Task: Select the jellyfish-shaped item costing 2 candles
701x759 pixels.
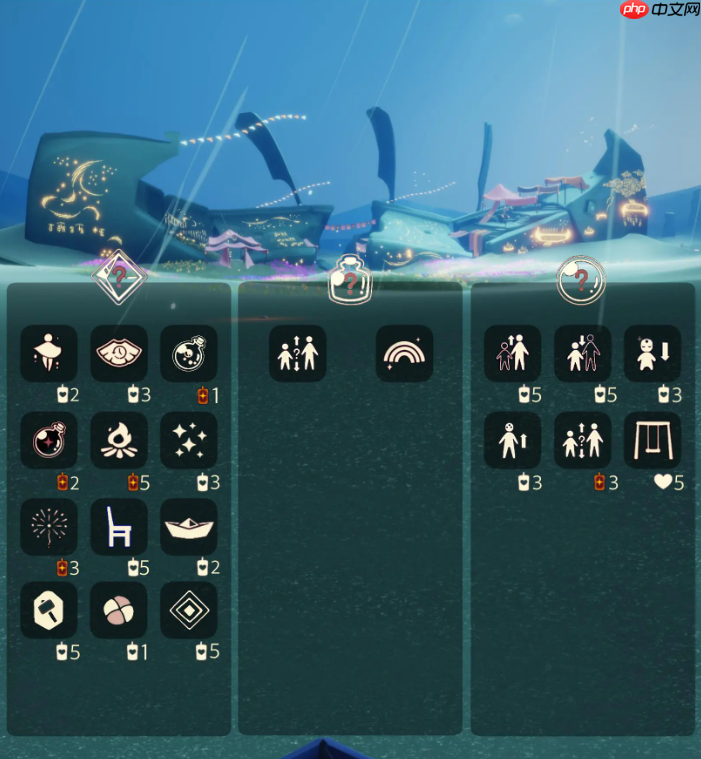Action: pyautogui.click(x=49, y=353)
